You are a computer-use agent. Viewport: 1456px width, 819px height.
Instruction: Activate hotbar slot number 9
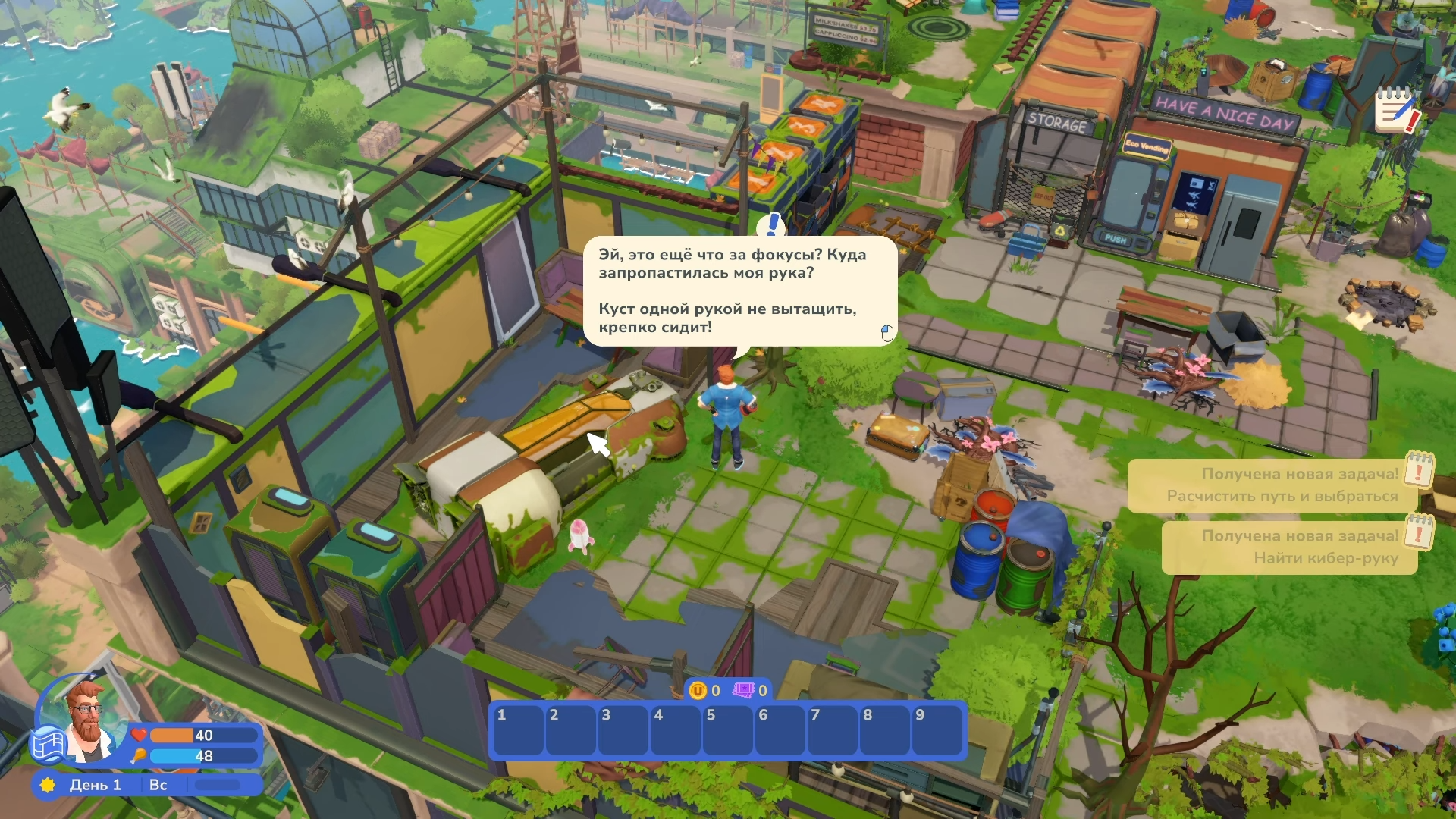click(937, 730)
